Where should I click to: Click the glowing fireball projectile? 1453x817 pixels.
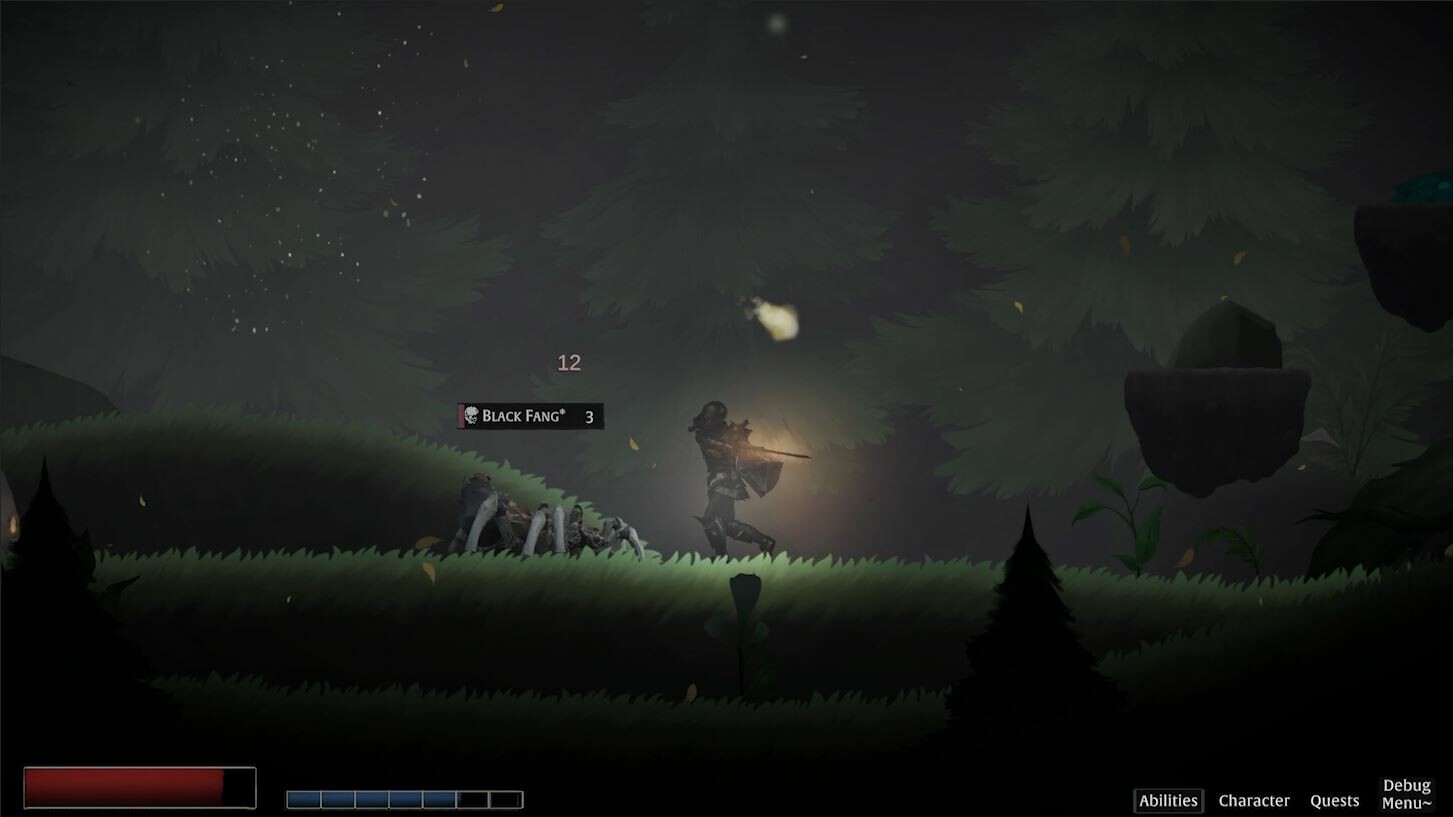(x=777, y=318)
